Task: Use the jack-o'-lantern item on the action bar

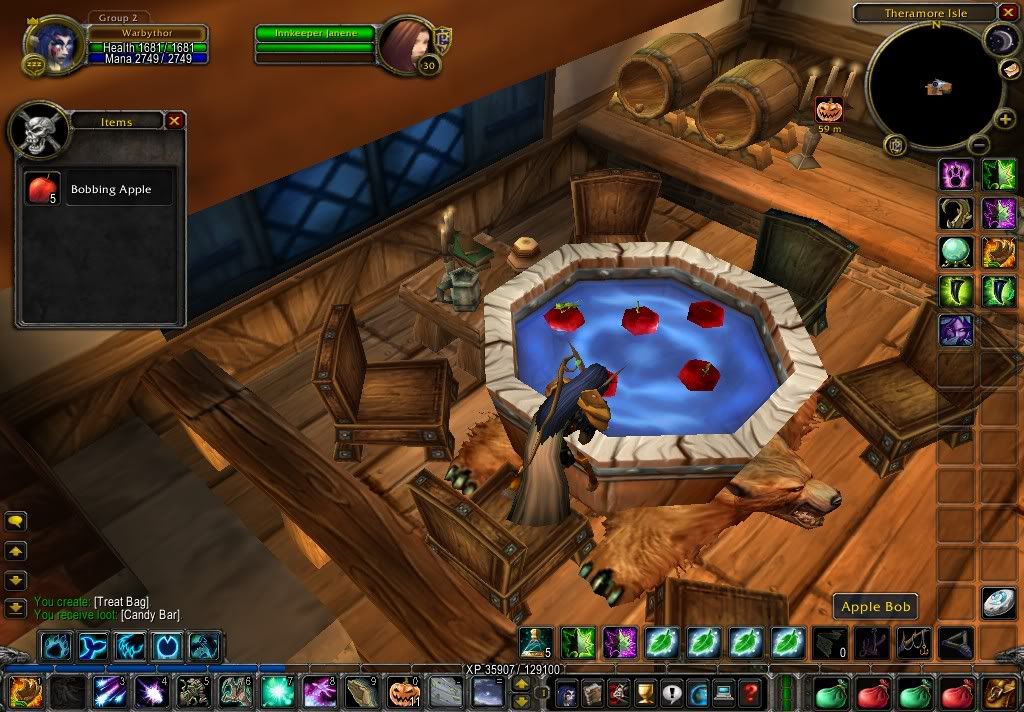Action: (x=403, y=692)
